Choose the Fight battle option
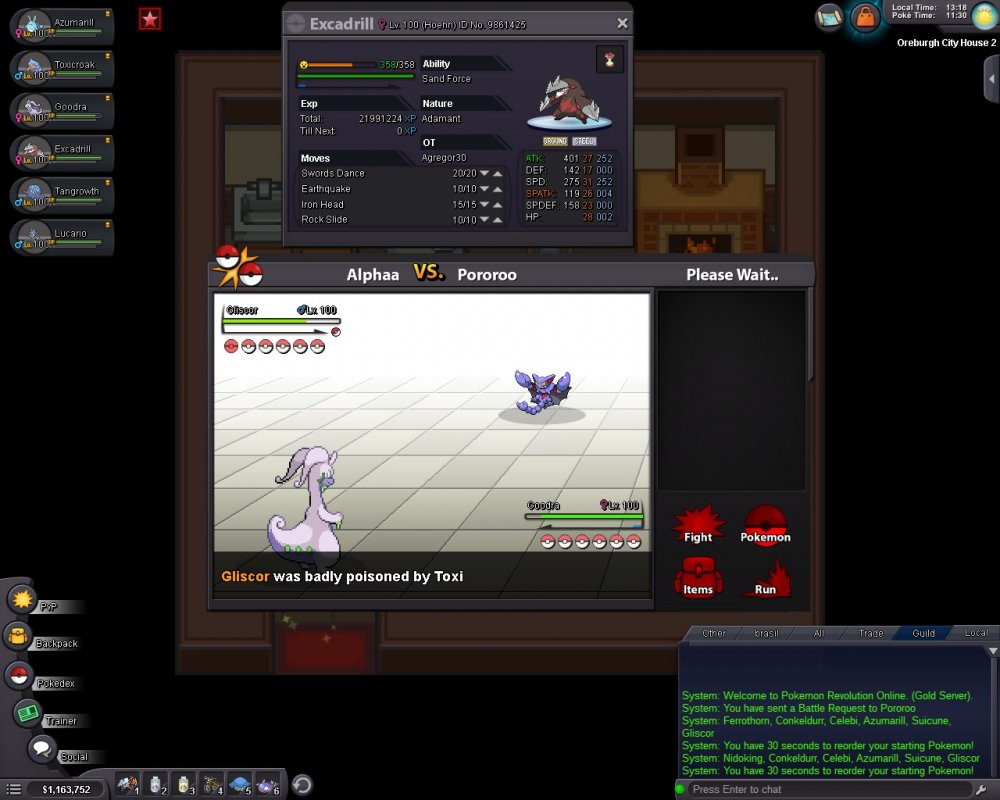Viewport: 1000px width, 800px height. 698,525
